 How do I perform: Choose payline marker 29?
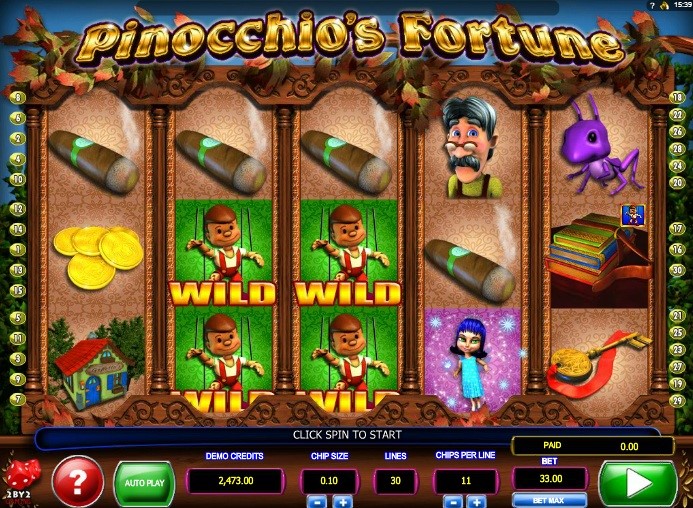(x=677, y=399)
